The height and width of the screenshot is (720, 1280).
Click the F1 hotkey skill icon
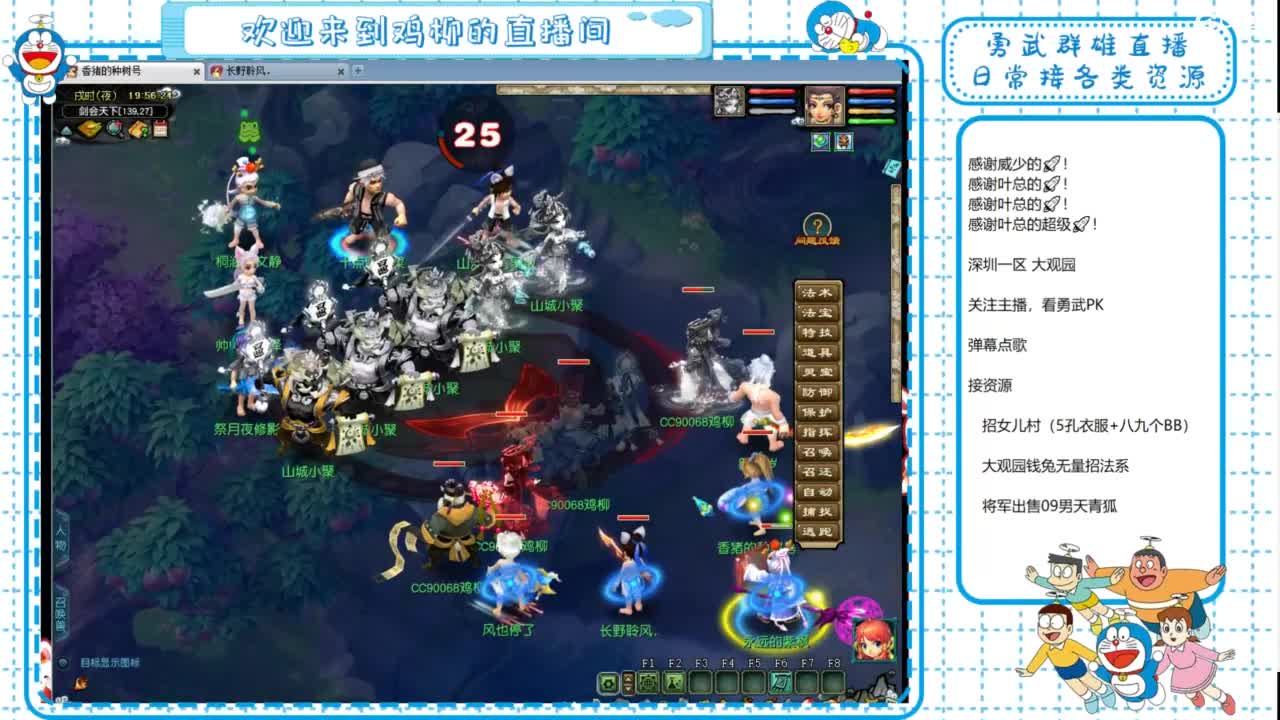click(x=648, y=684)
